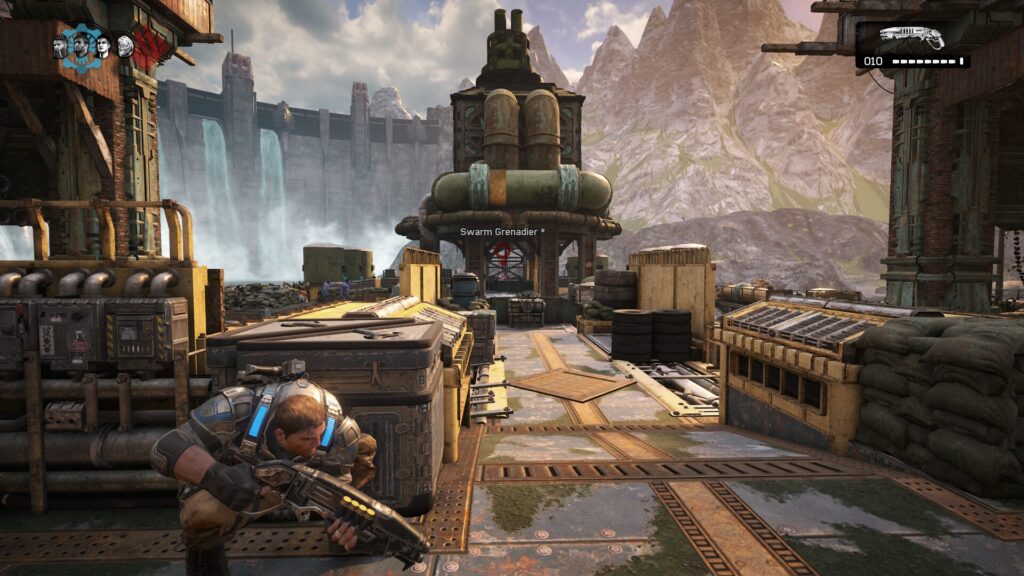
Task: Select the squad portrait inside the blue cog
Action: (x=81, y=46)
